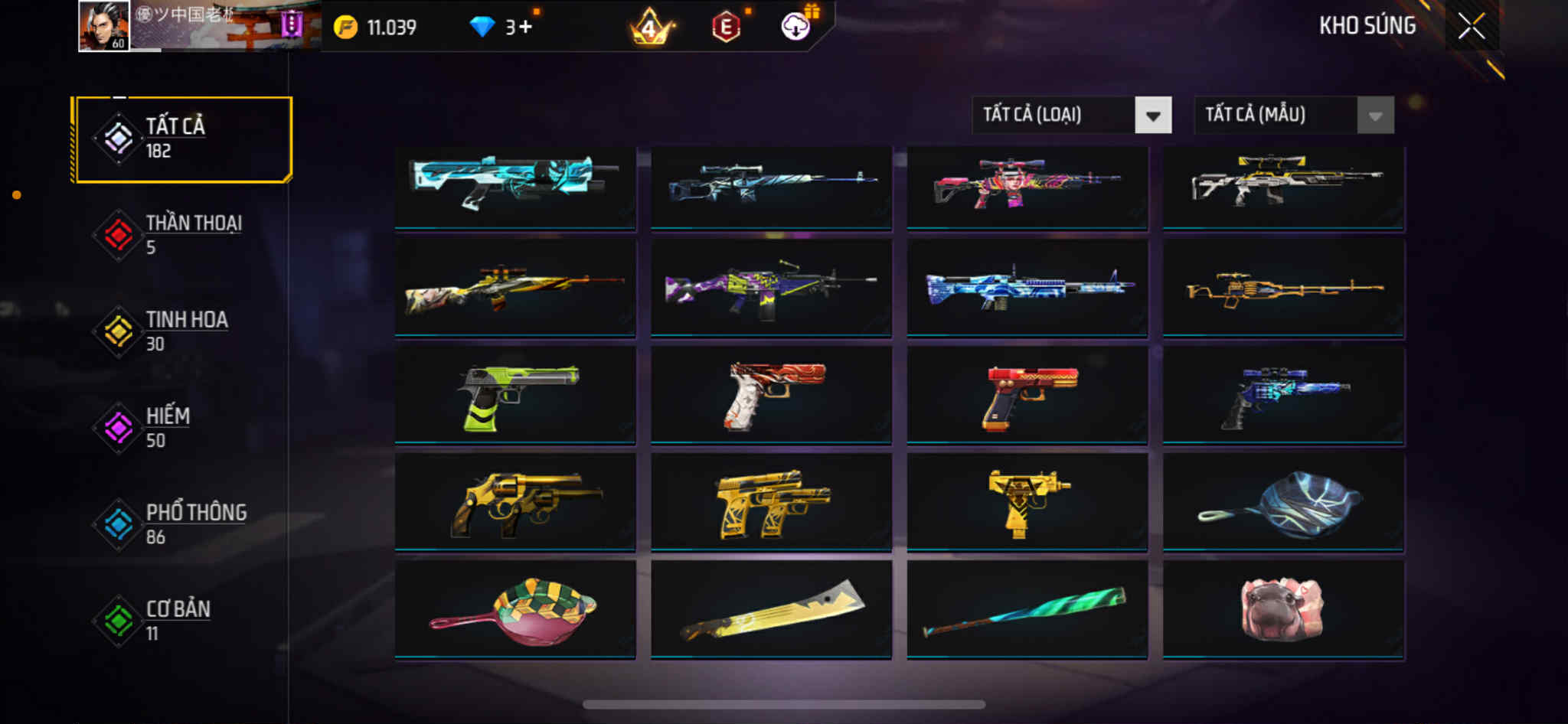Select the neon green Desert Eagle skin
This screenshot has width=1568, height=724.
click(515, 396)
